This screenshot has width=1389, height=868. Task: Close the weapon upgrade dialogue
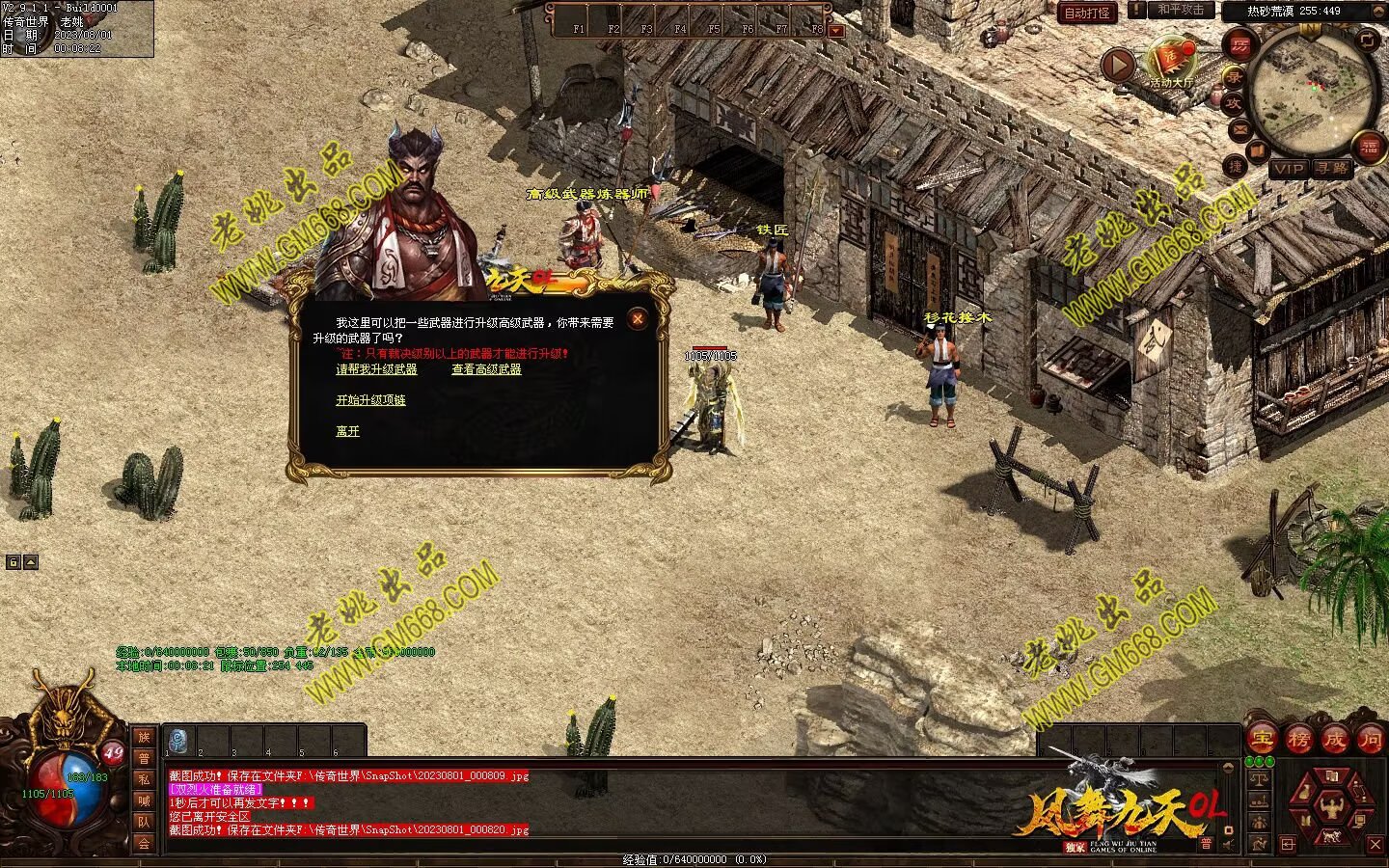click(x=637, y=318)
